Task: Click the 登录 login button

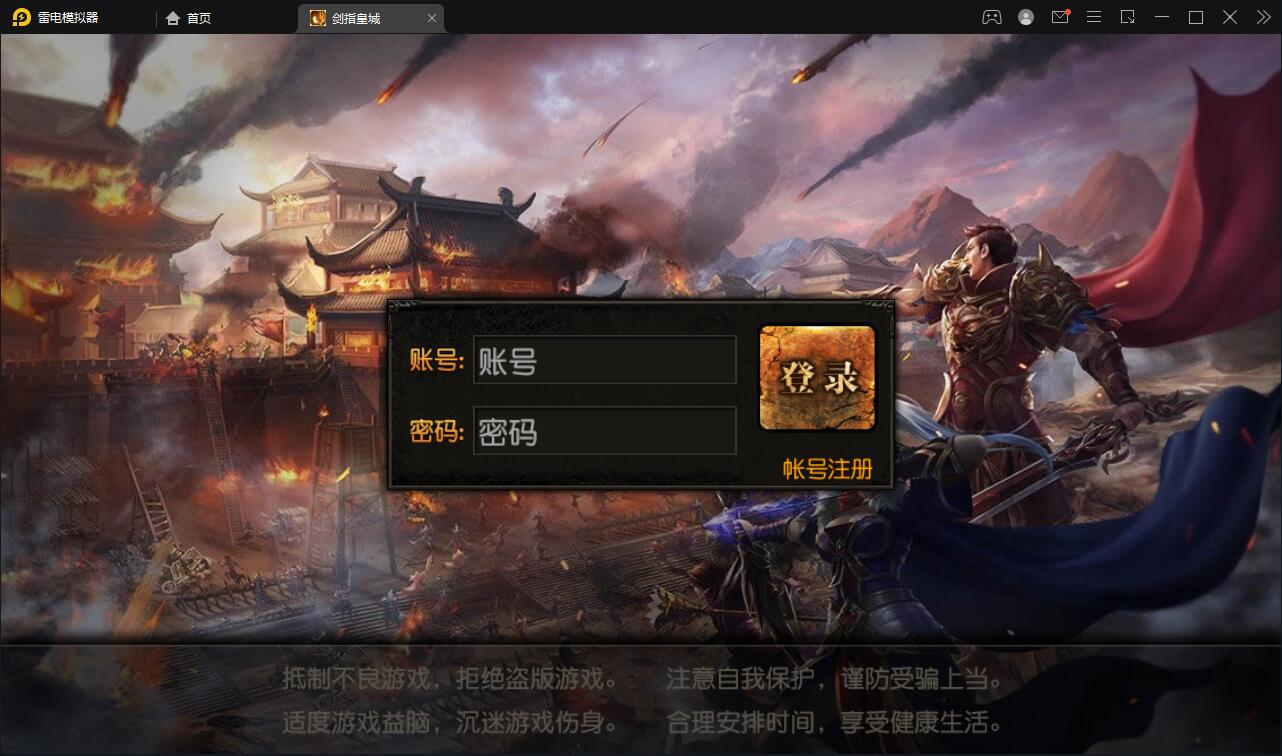Action: [x=817, y=378]
